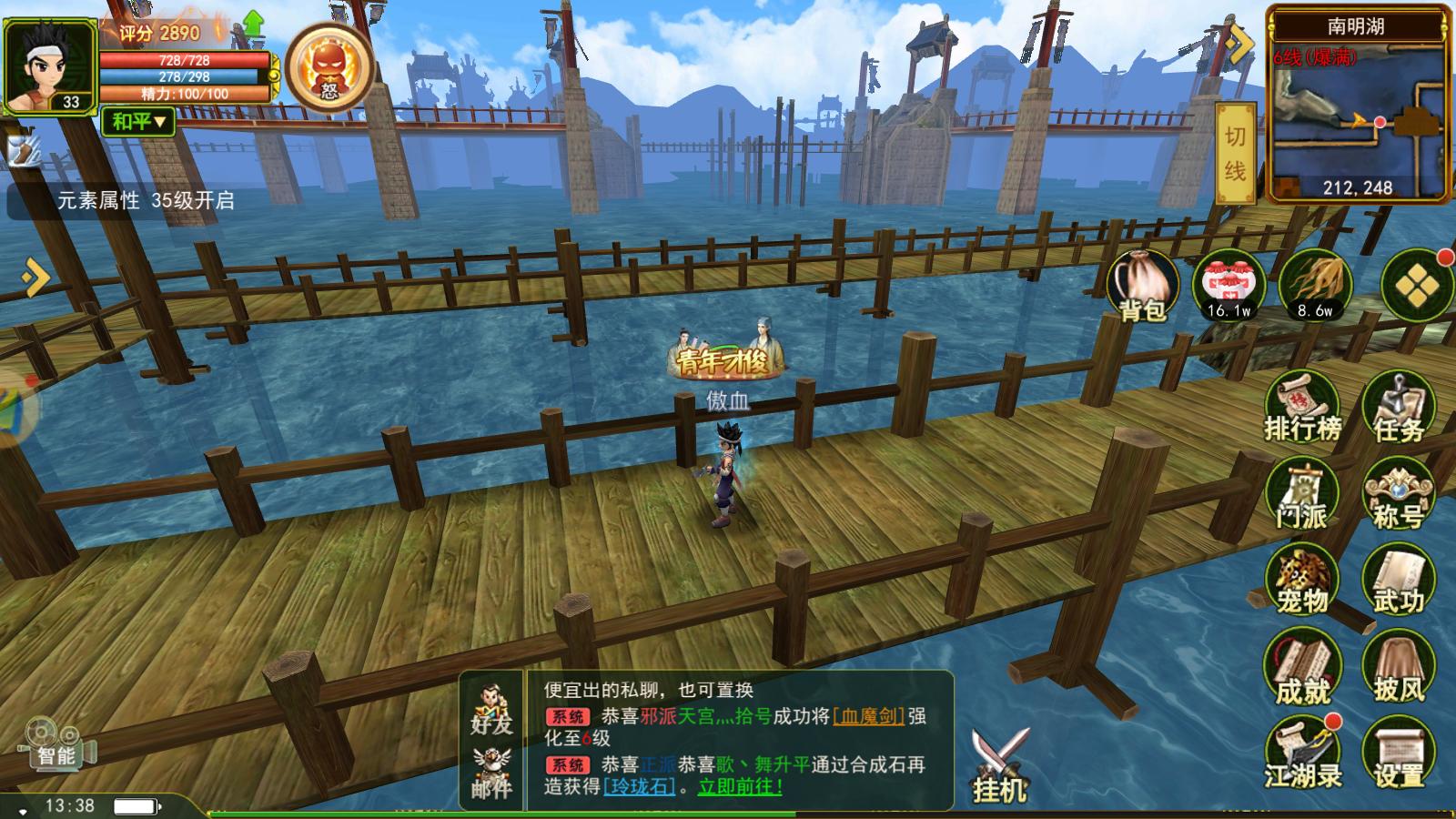The width and height of the screenshot is (1456, 819).
Task: Open the 邮件 mailbox
Action: 491,773
